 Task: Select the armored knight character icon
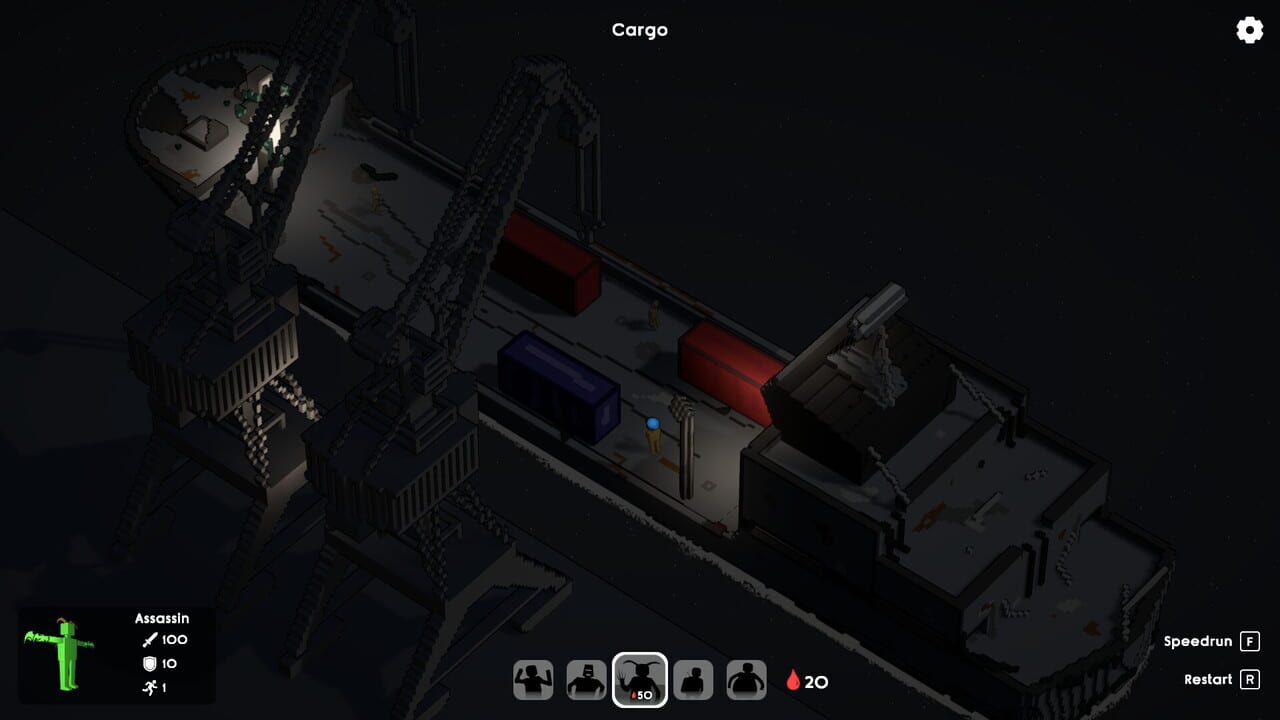[586, 678]
